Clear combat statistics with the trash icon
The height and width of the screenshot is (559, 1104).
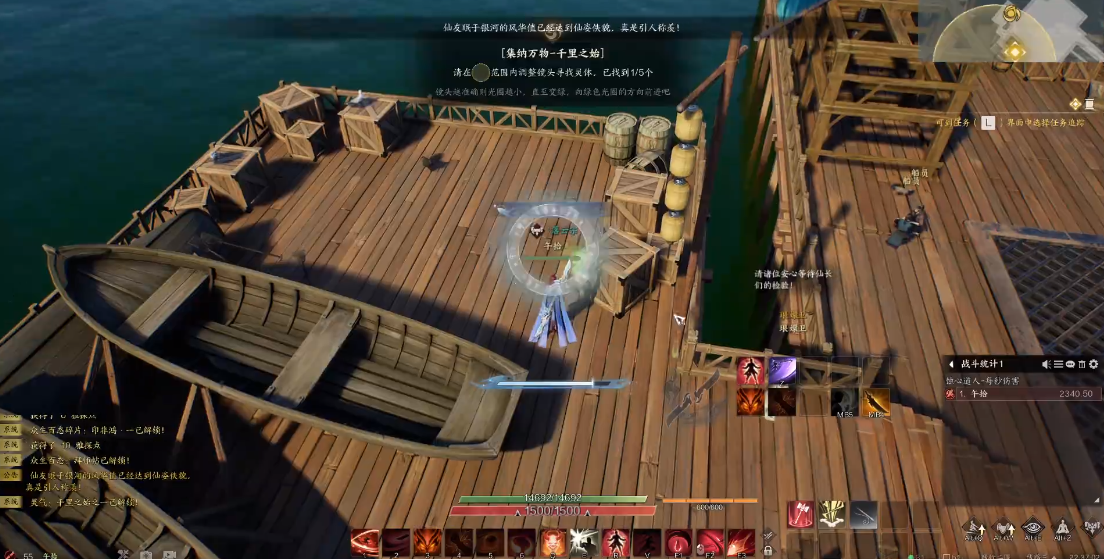pos(1082,364)
